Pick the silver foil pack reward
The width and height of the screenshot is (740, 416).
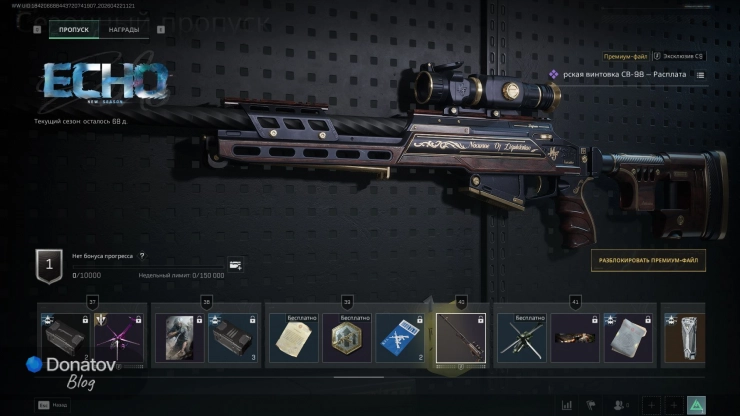click(630, 337)
